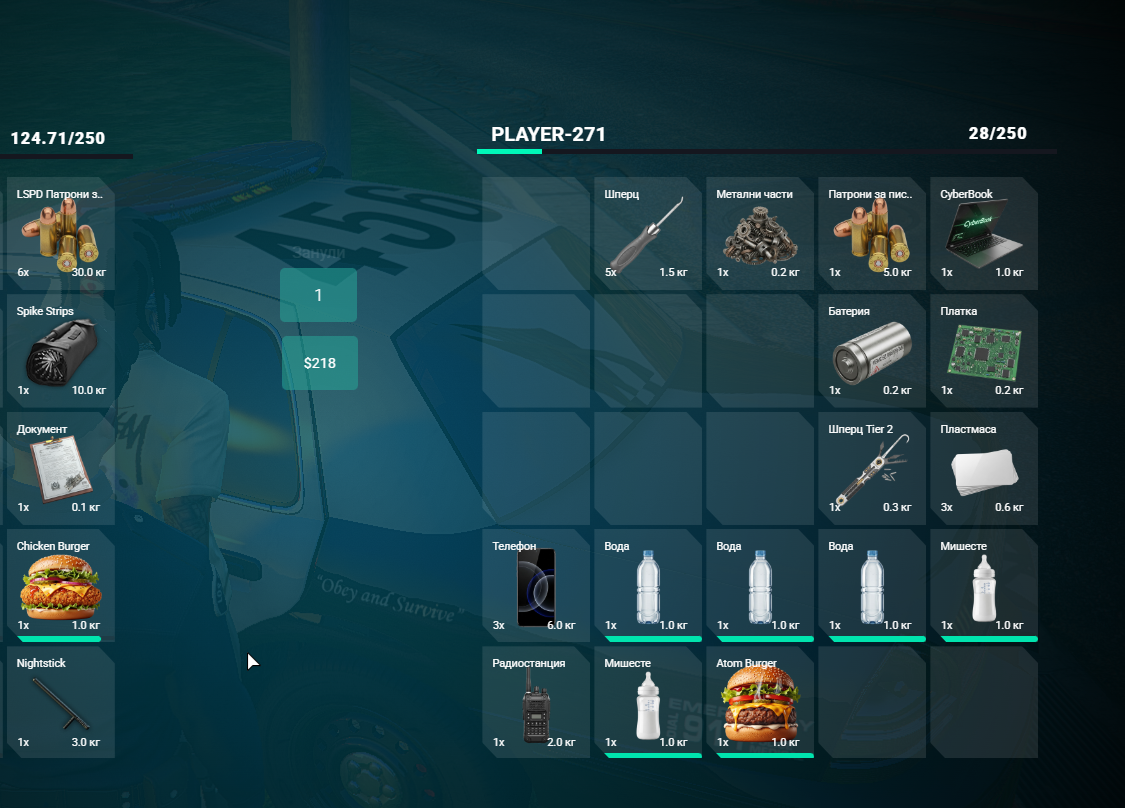Select the Телефон phone slot
Screen dimensions: 1125x808
pos(535,586)
